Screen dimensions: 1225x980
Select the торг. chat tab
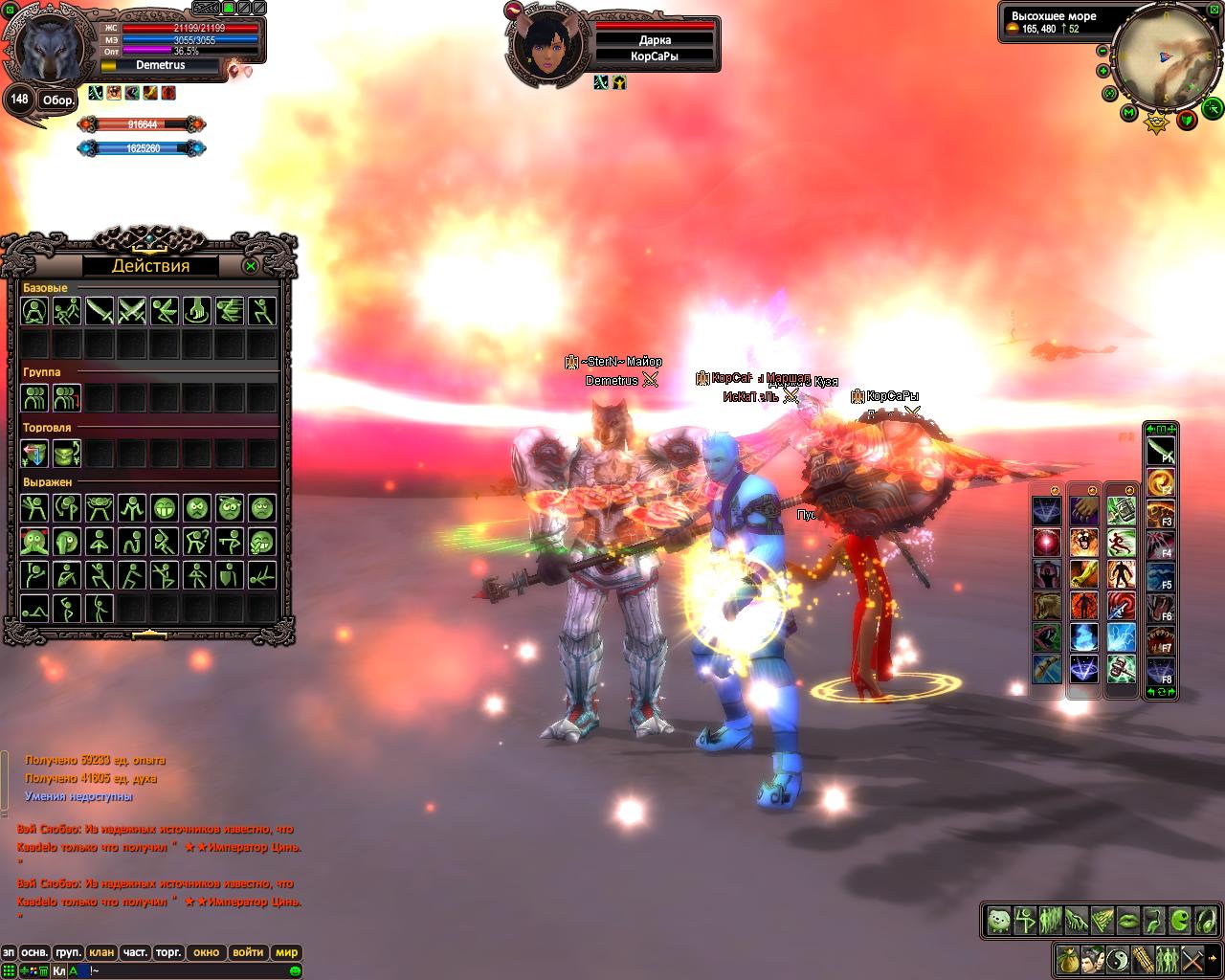[x=168, y=952]
